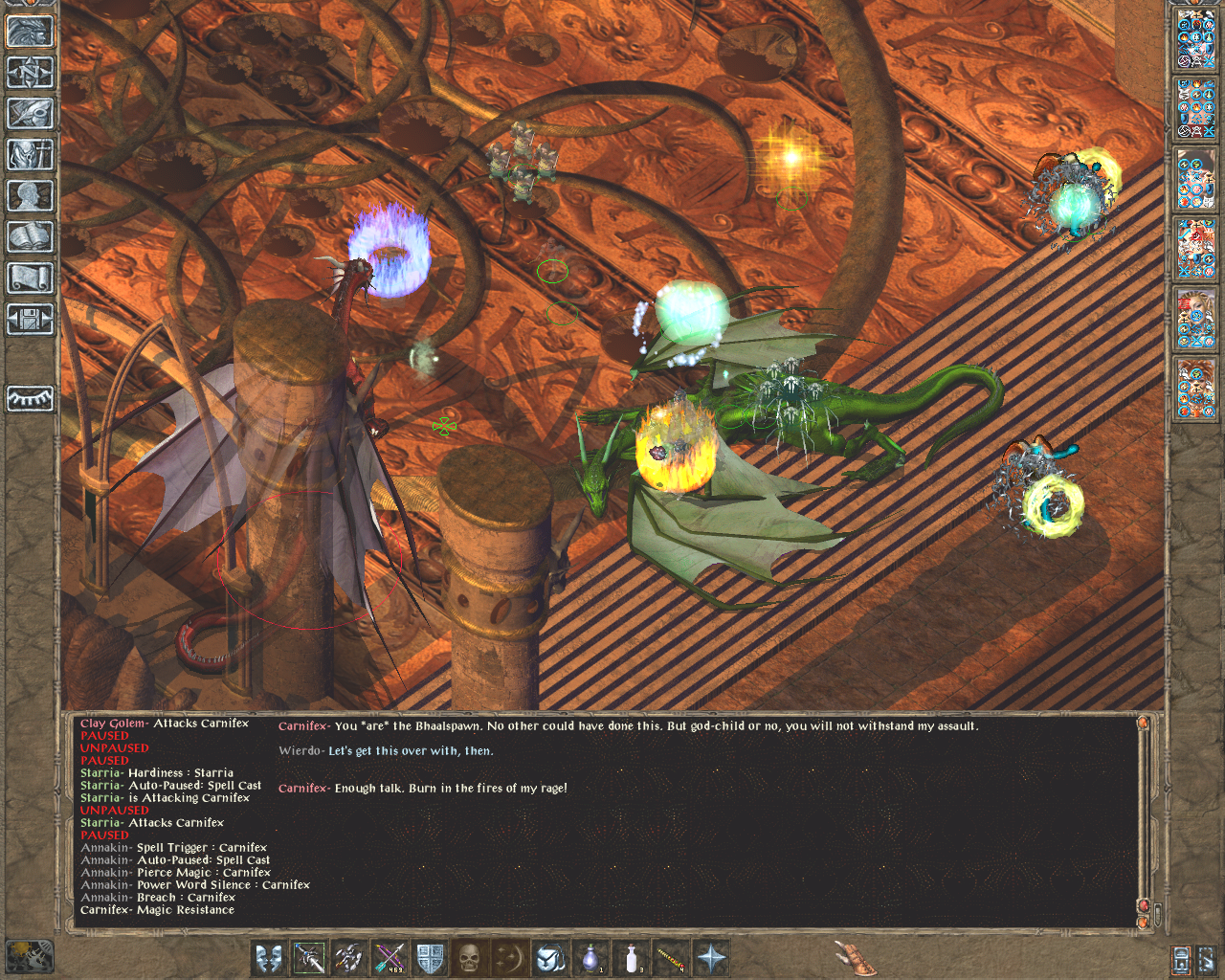This screenshot has height=980, width=1225.
Task: Use the turn undead skull ability
Action: 469,957
